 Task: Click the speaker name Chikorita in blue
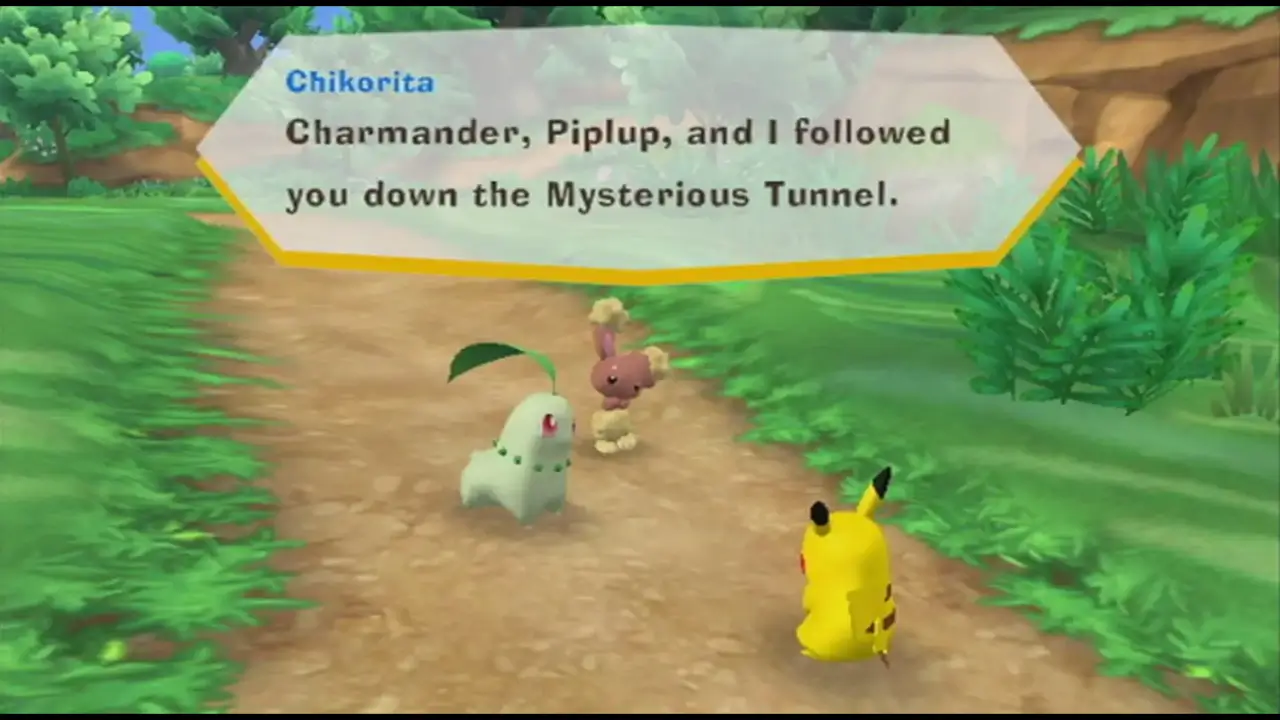[x=359, y=83]
